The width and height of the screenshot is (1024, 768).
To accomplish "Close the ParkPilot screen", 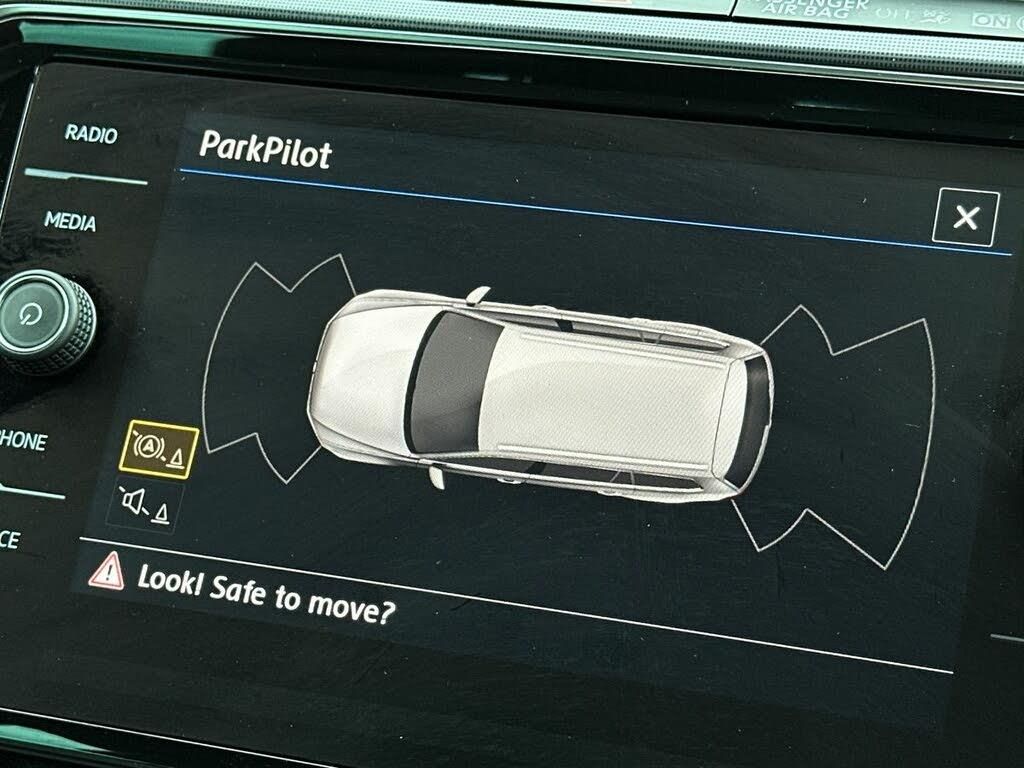I will [964, 217].
